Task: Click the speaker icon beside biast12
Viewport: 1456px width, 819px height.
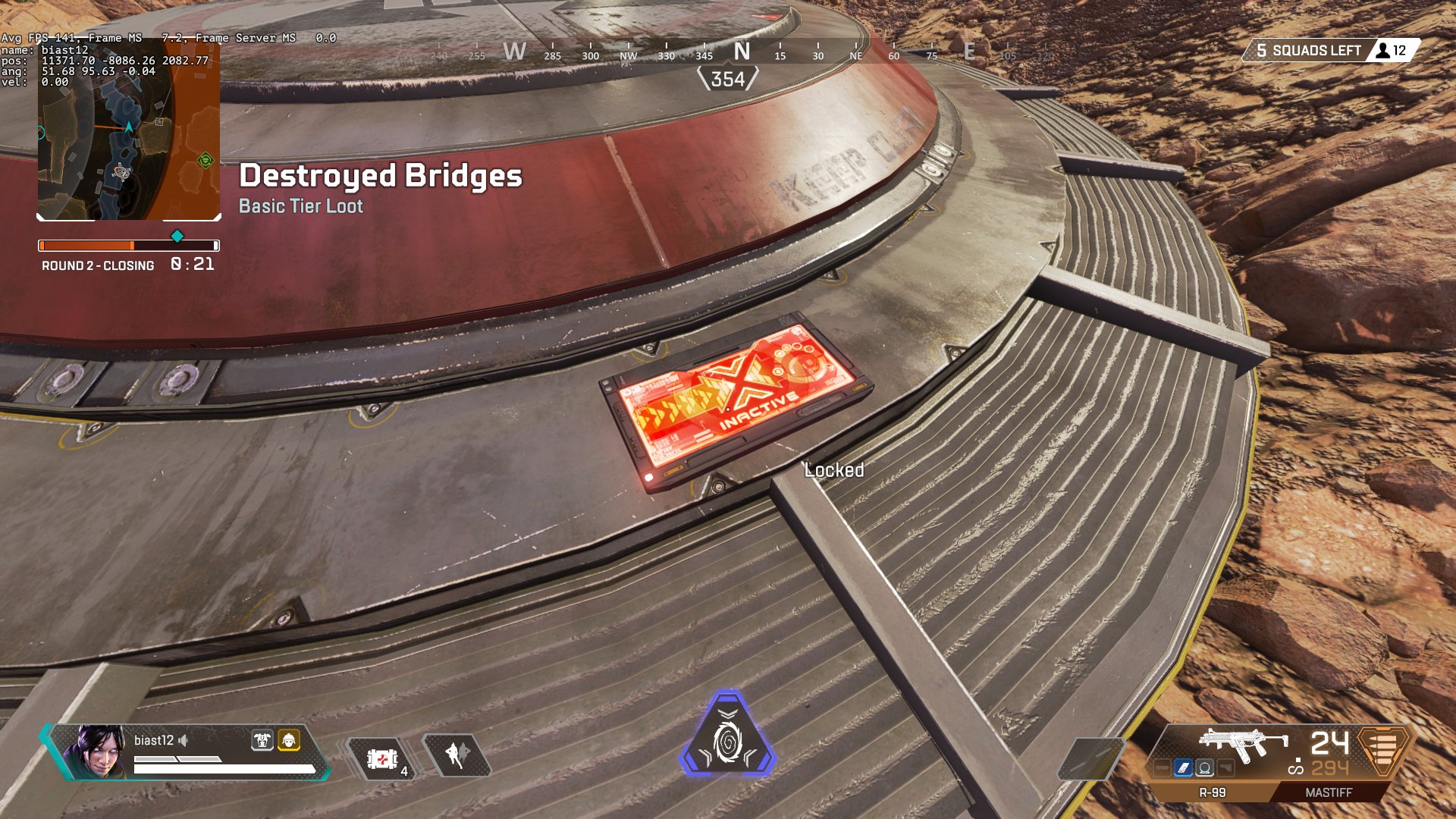Action: coord(184,740)
